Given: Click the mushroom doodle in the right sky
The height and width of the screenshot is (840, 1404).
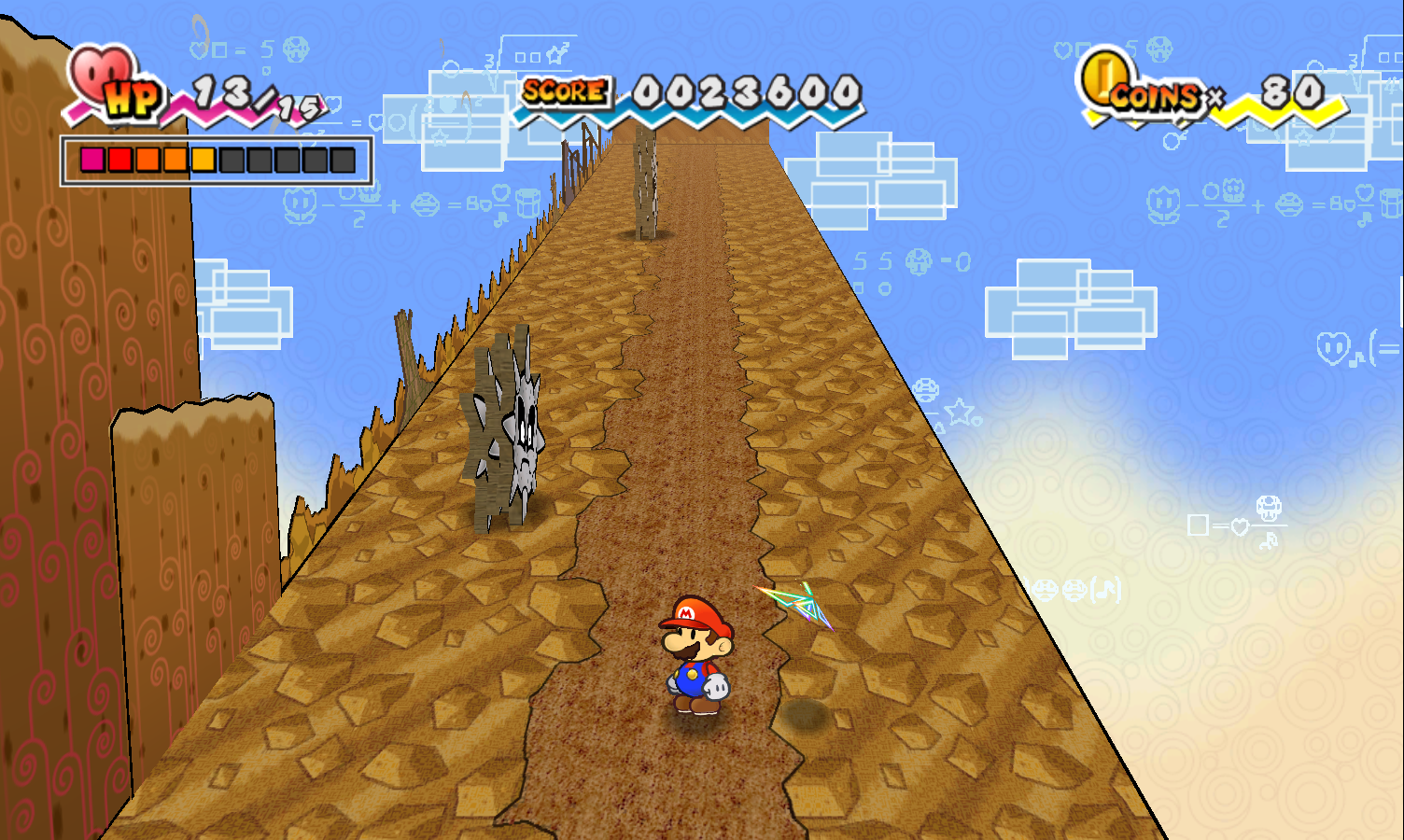Looking at the screenshot, I should tap(1268, 510).
